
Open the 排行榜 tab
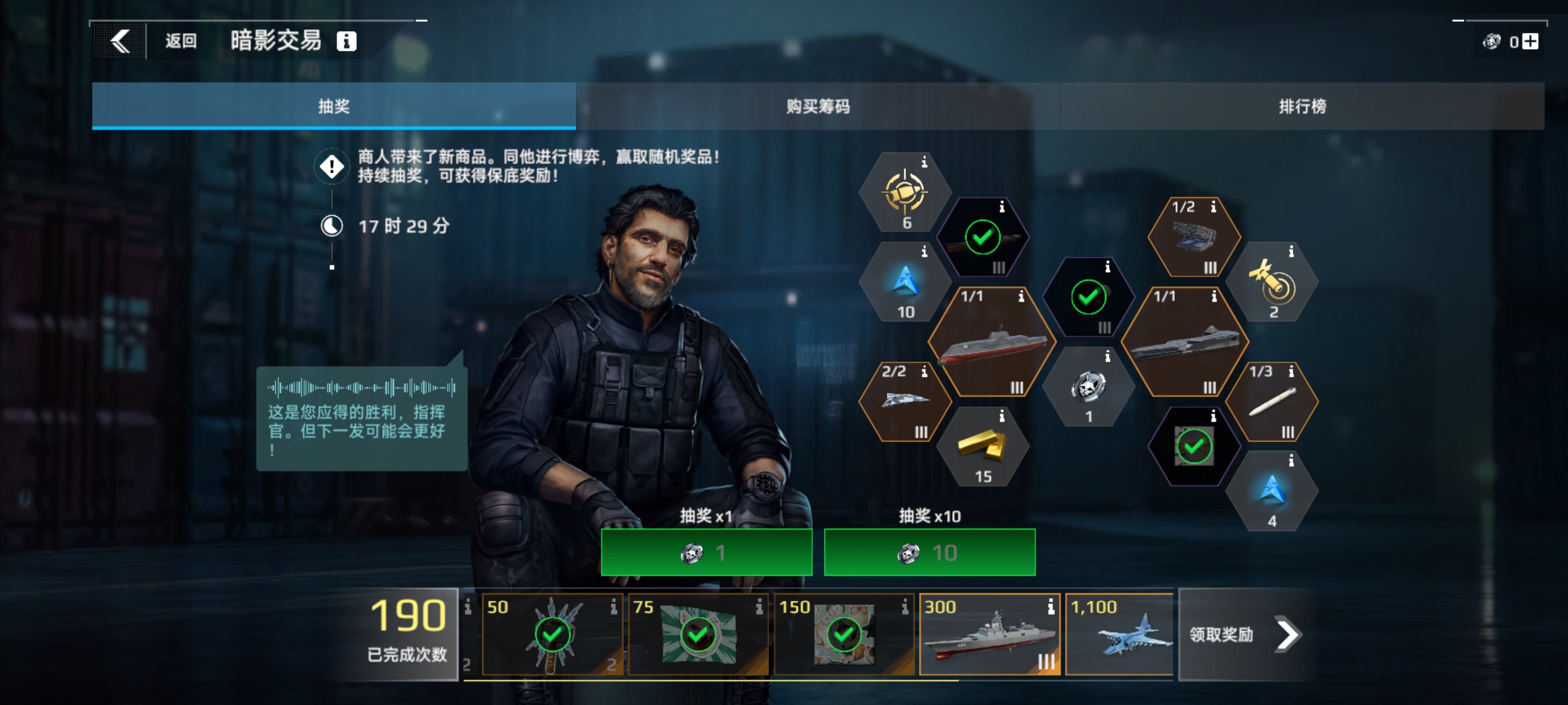pyautogui.click(x=1303, y=106)
